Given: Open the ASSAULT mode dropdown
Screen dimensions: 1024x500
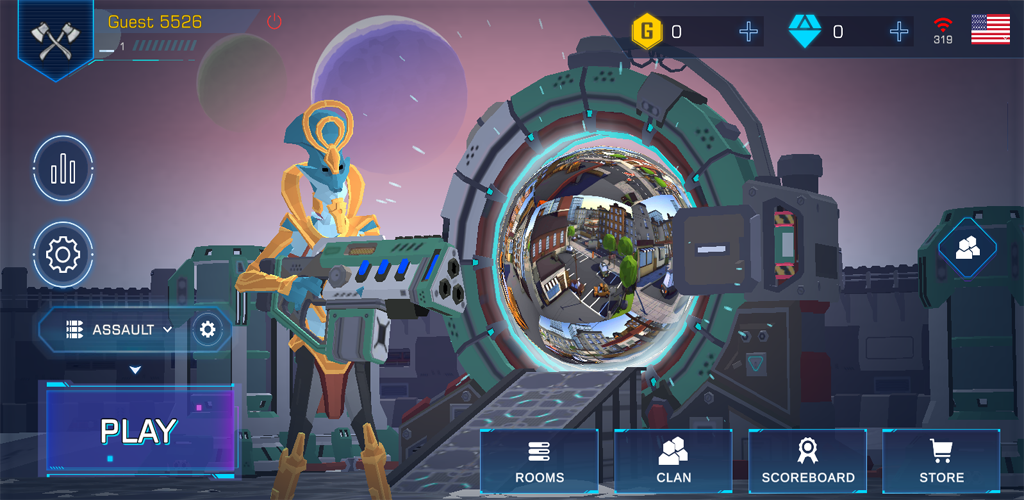Looking at the screenshot, I should [x=122, y=329].
